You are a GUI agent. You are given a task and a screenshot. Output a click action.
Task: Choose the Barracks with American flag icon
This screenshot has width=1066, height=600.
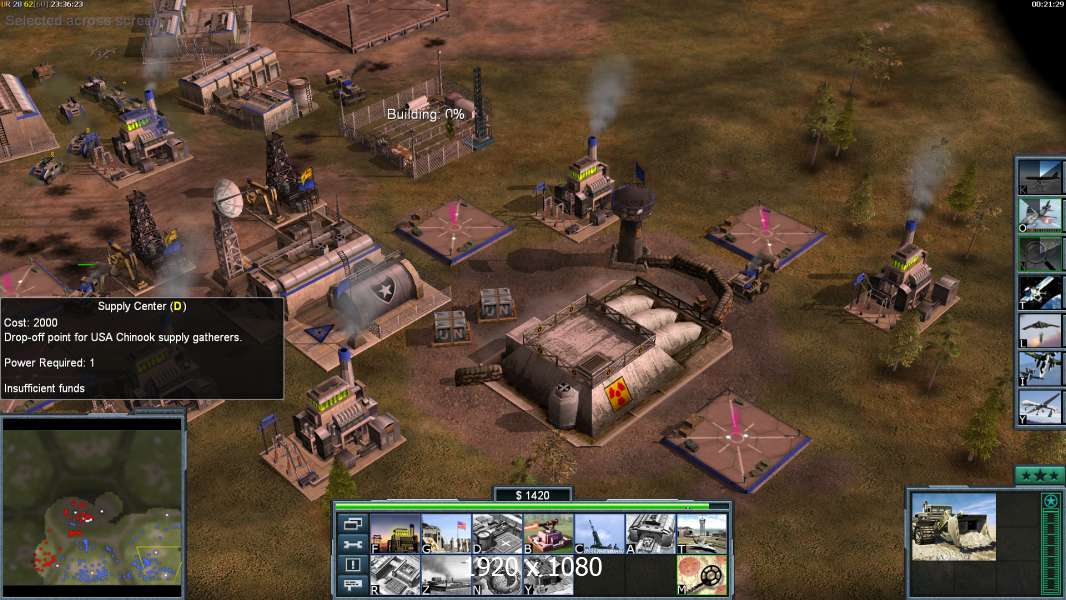[x=446, y=533]
